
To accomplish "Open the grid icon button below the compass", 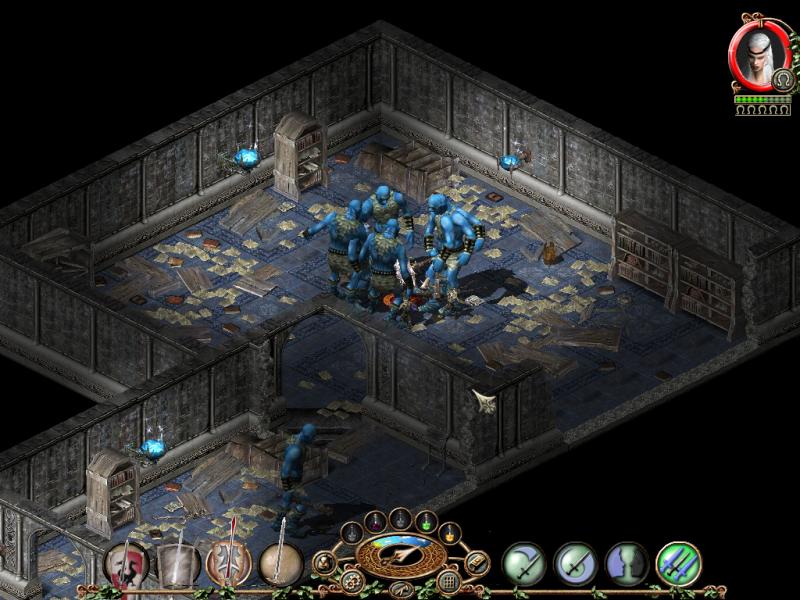I will (449, 579).
